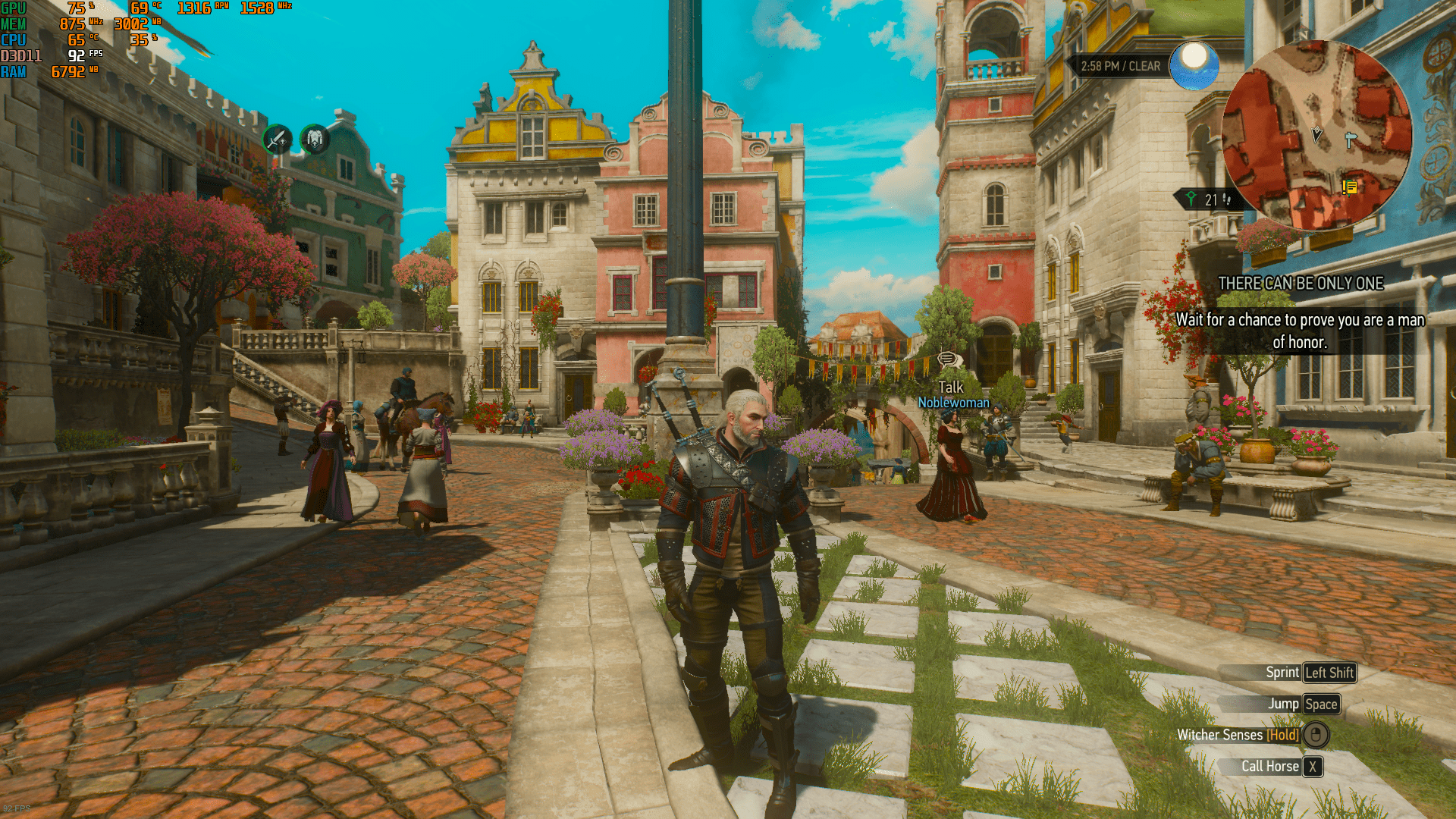Image resolution: width=1456 pixels, height=819 pixels.
Task: Click the speech bubble above Talk Noblewoman
Action: (x=949, y=360)
